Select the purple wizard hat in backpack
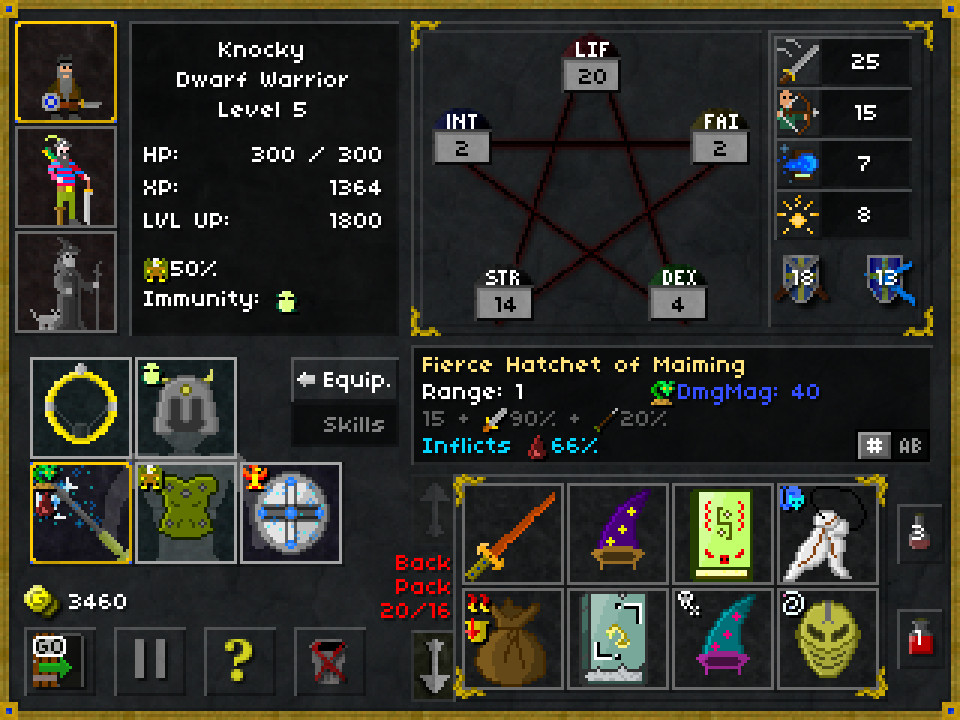 [618, 534]
